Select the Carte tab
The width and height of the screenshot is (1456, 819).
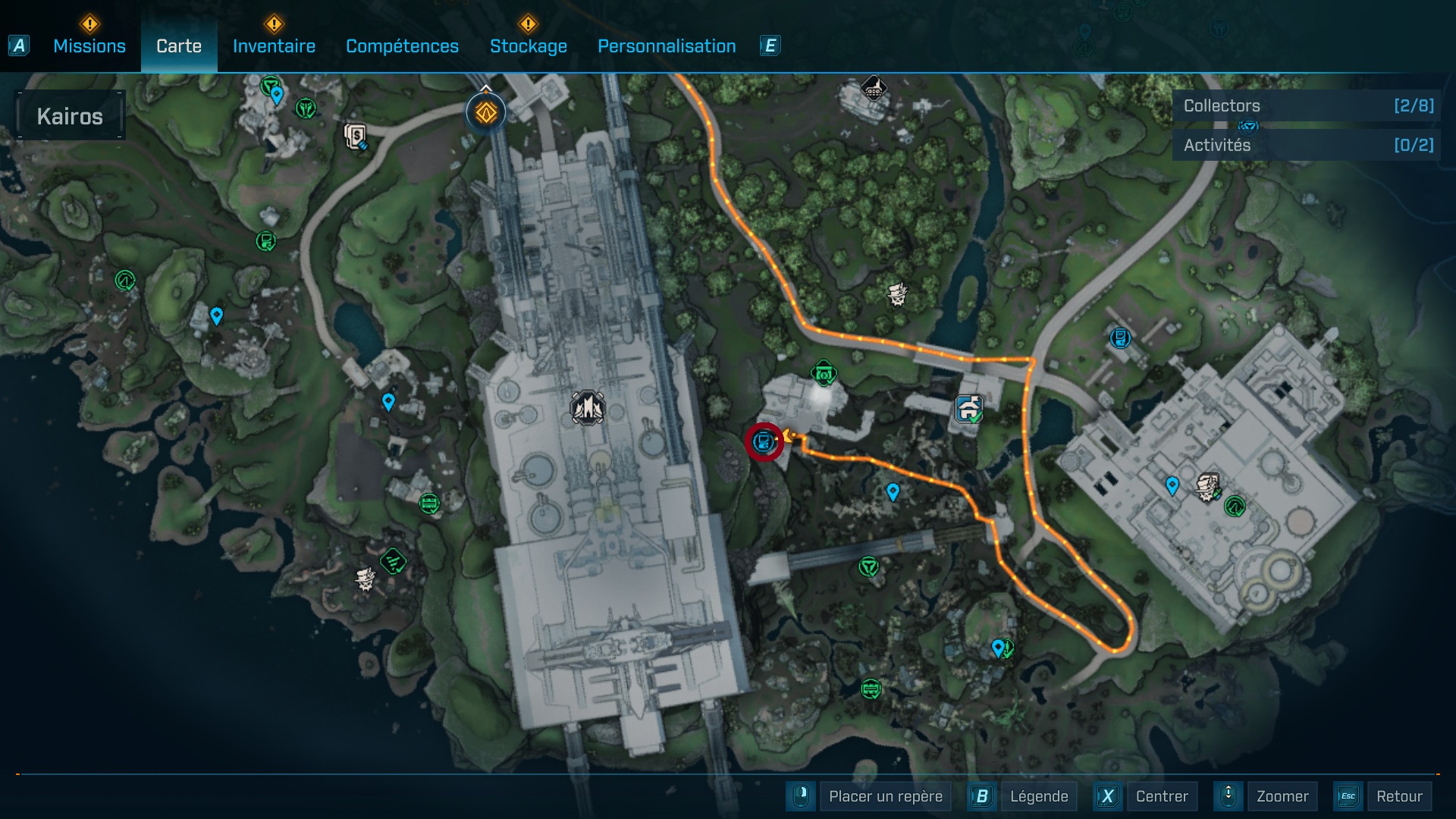tap(179, 46)
